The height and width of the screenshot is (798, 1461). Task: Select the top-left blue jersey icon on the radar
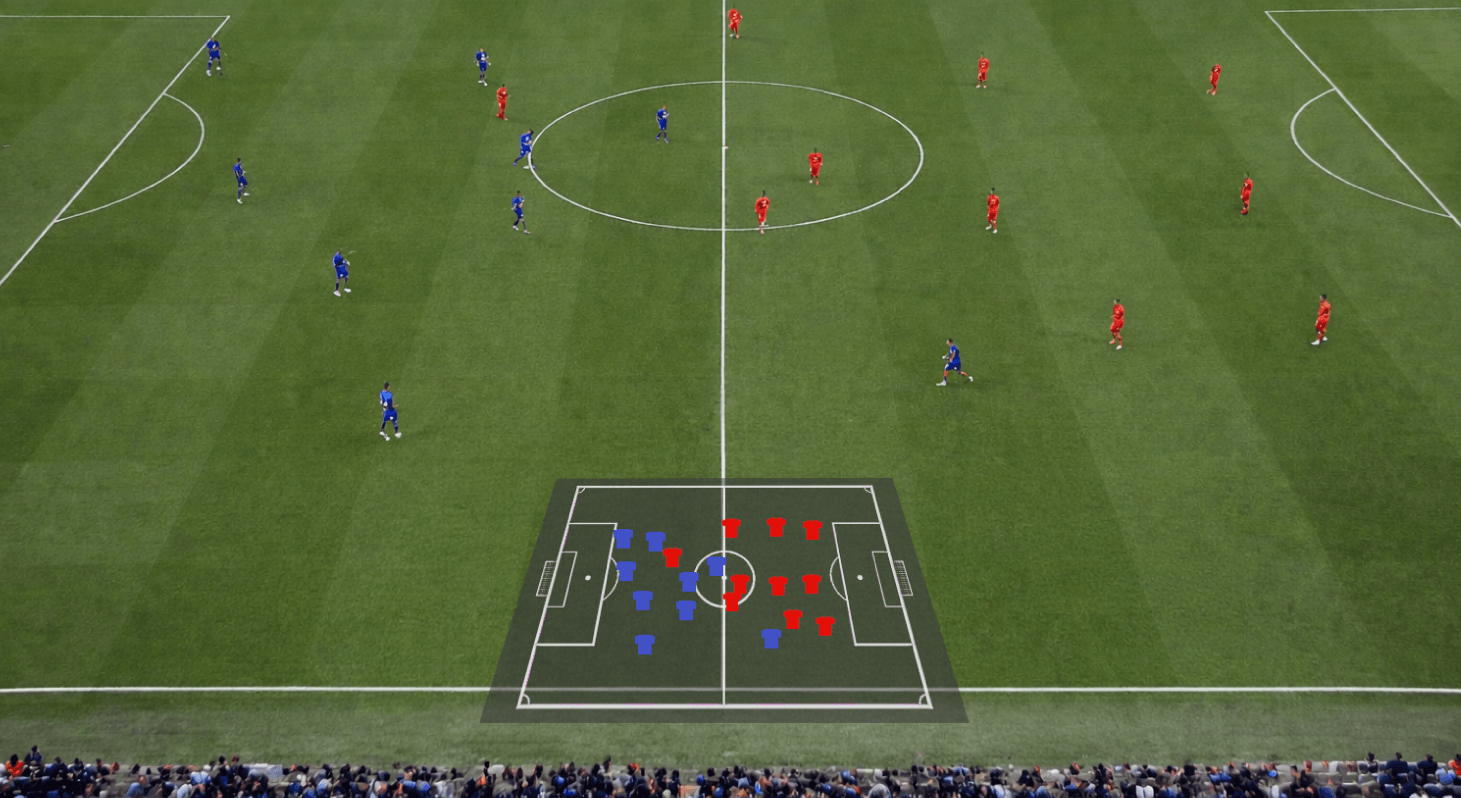click(623, 539)
